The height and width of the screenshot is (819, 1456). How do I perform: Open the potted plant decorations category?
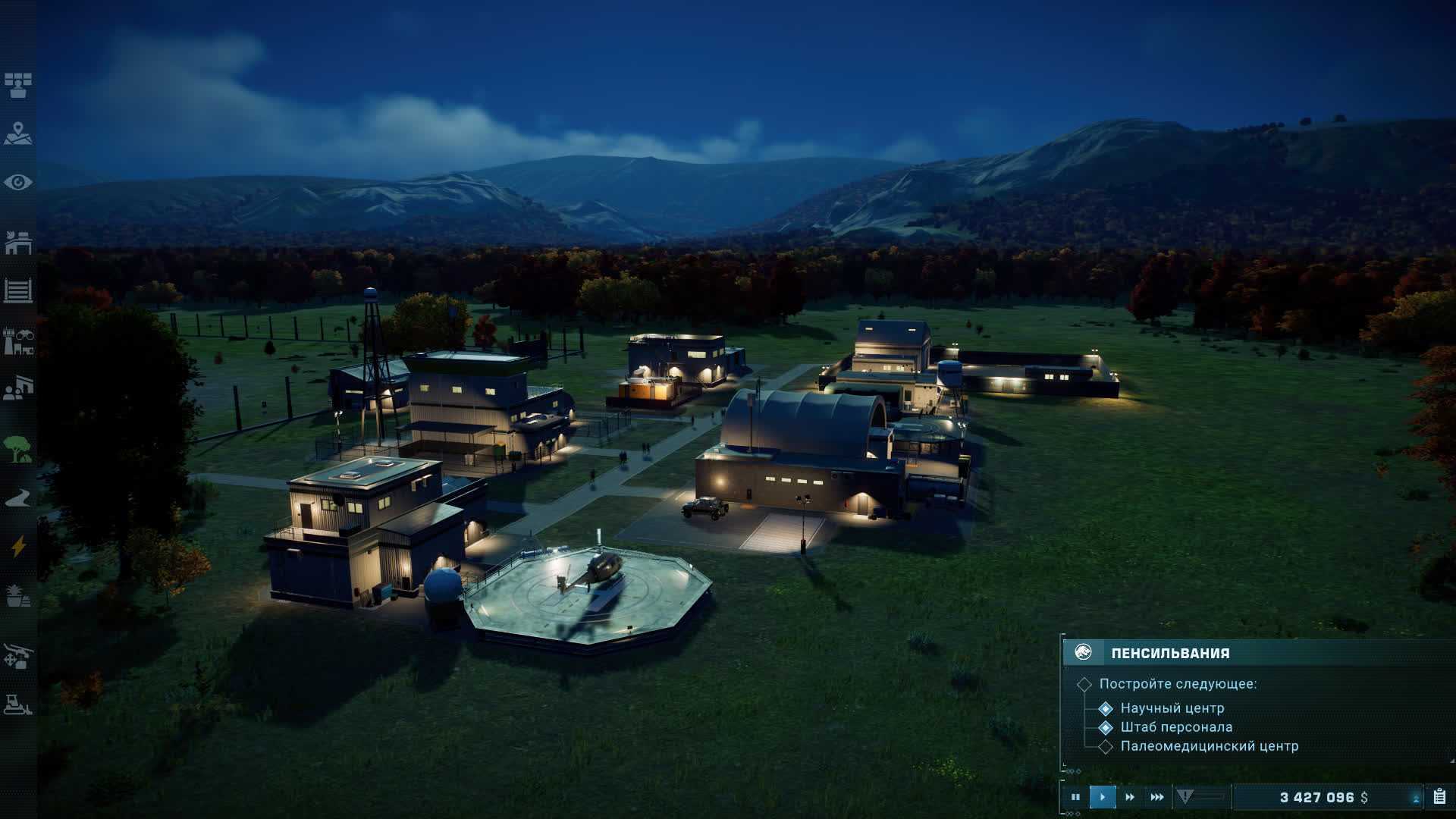18,595
